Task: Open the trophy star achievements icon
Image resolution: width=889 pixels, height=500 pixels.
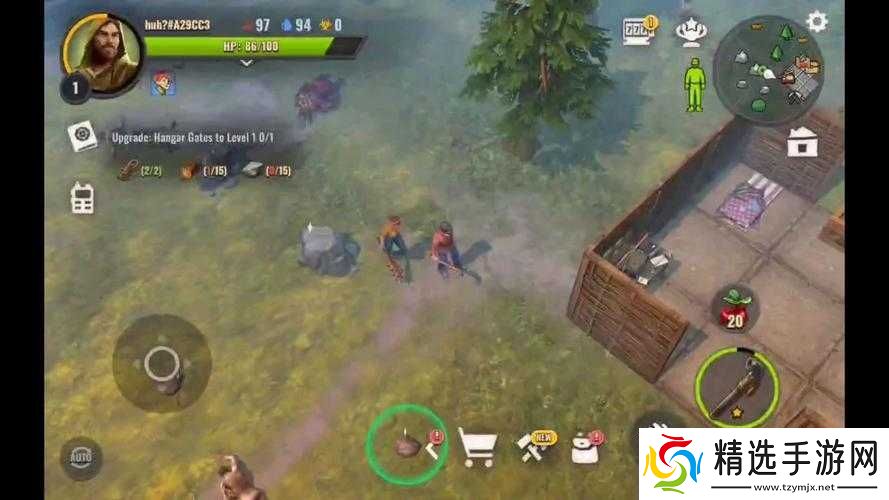Action: [688, 30]
